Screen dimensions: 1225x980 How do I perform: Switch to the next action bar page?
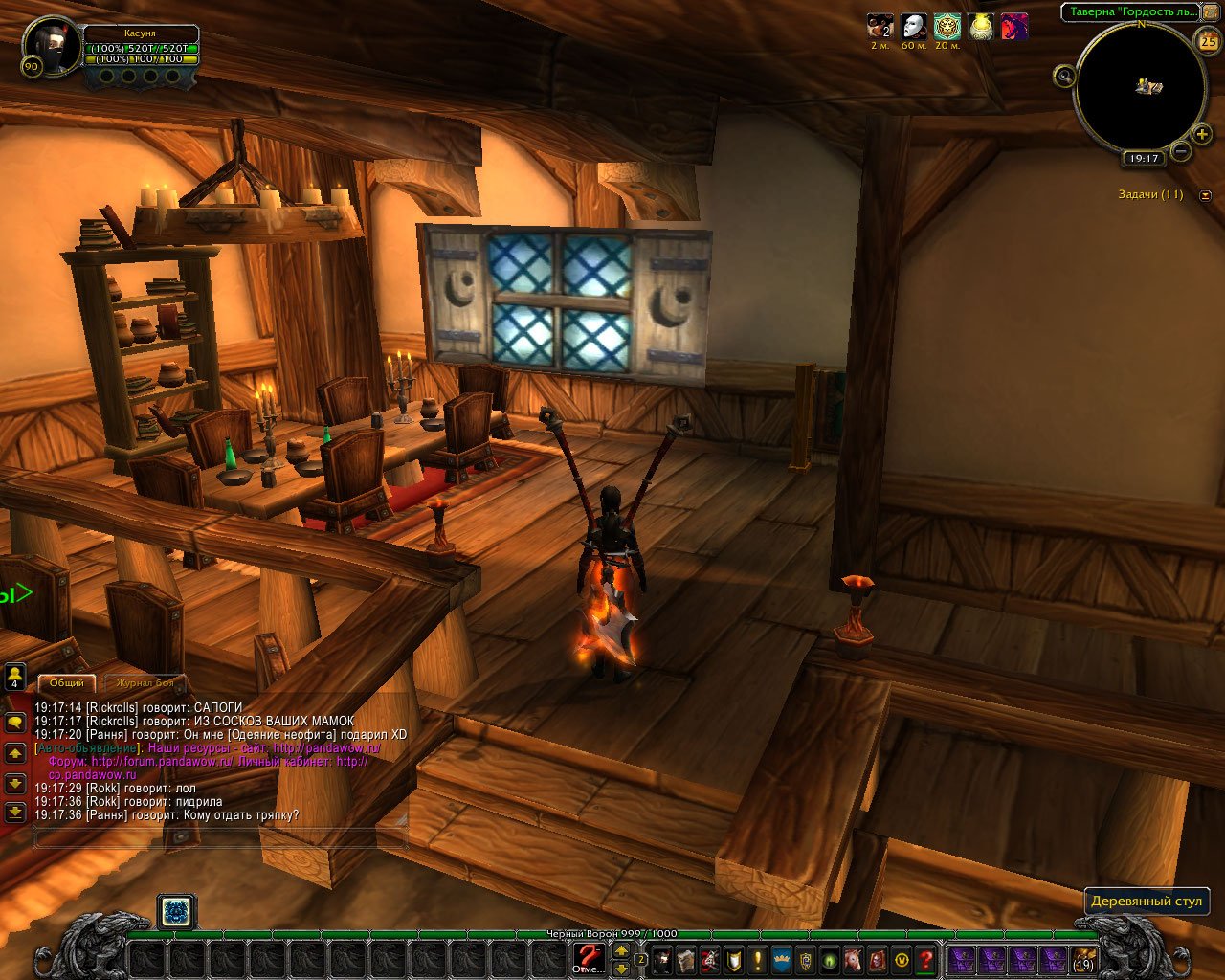(621, 950)
